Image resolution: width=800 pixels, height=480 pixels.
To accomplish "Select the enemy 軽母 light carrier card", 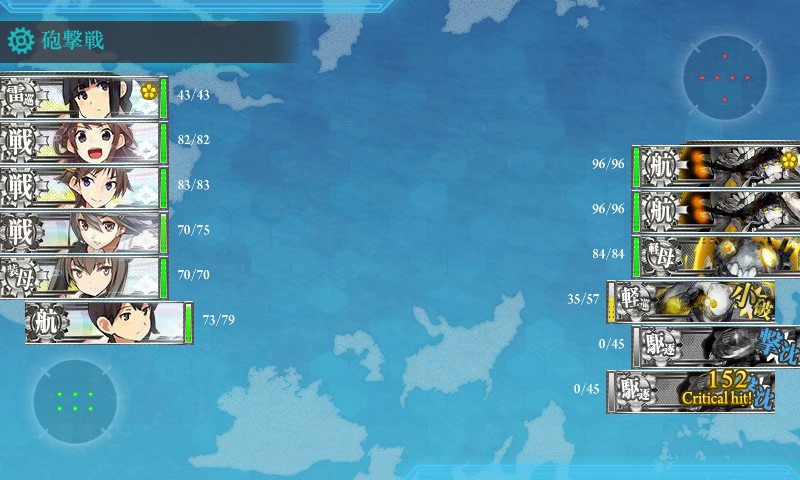I will [x=718, y=255].
